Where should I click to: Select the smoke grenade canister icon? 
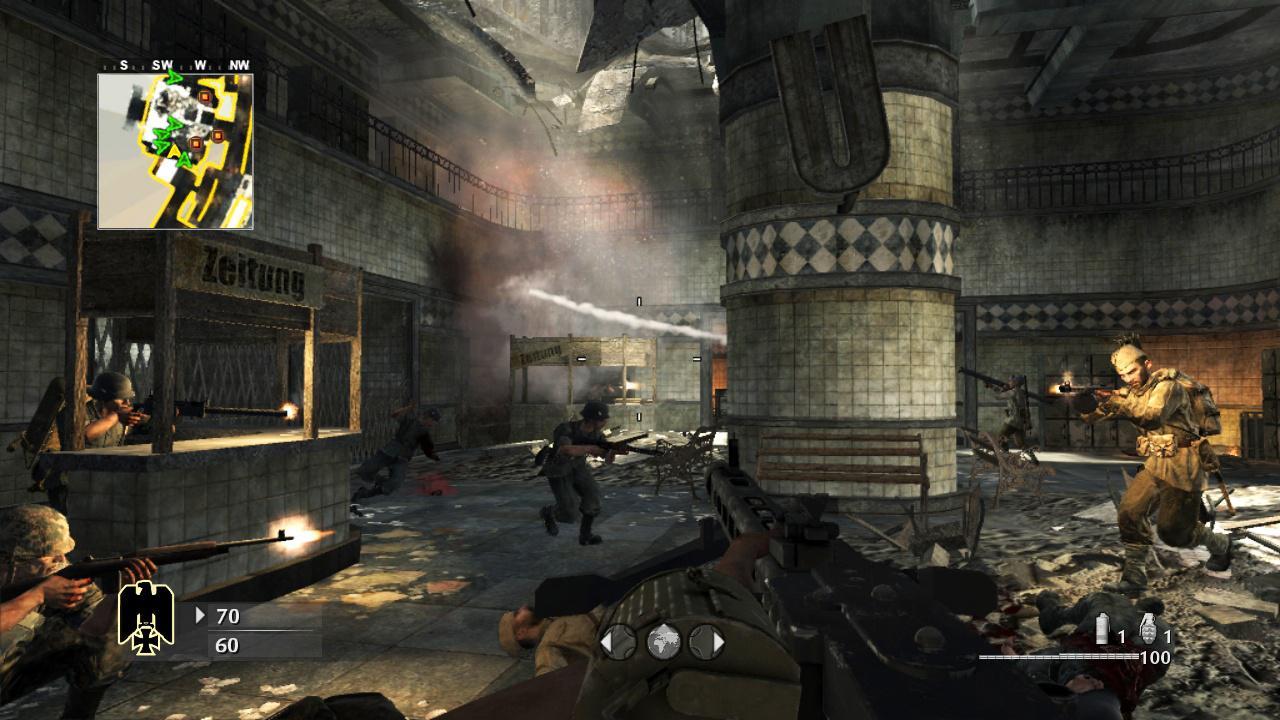1102,629
